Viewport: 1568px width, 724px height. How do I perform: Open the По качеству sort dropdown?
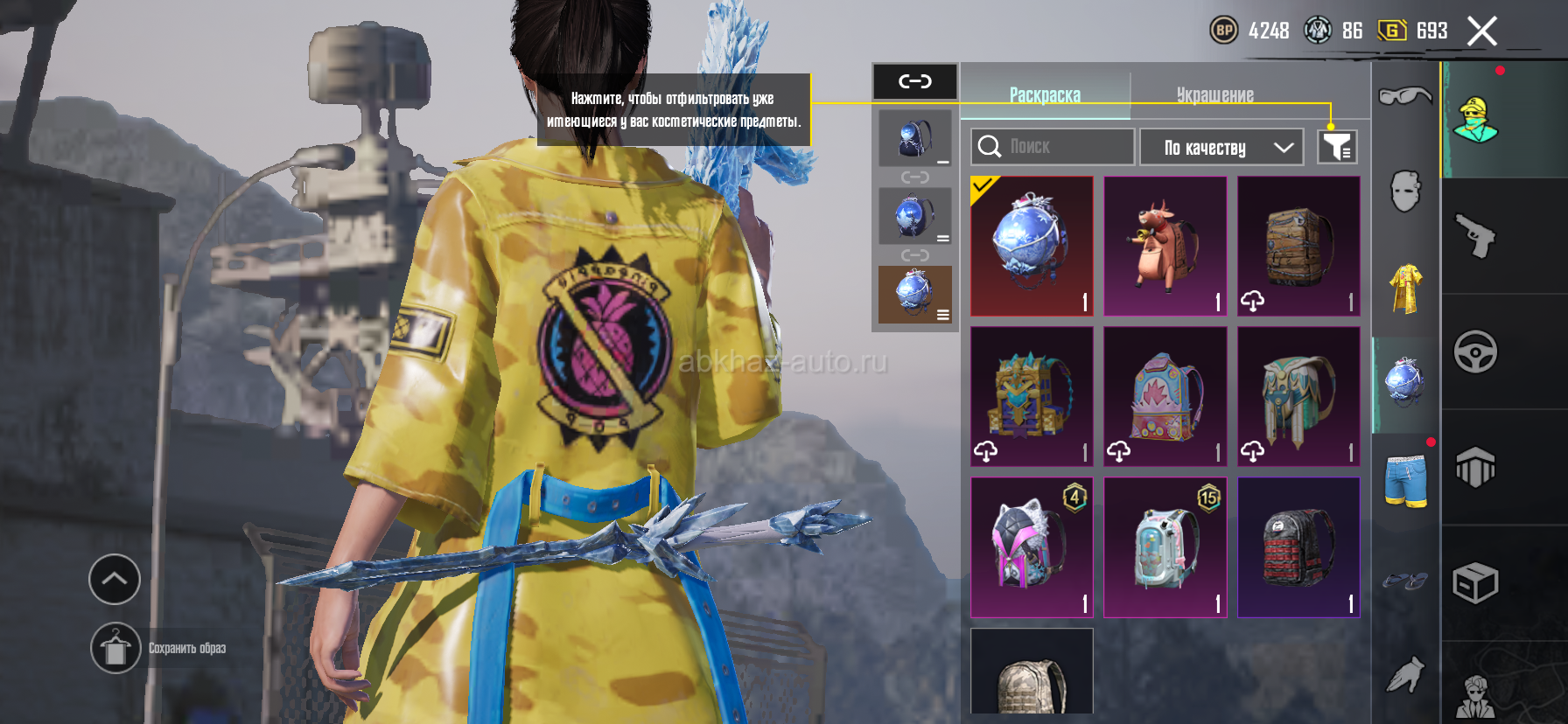pyautogui.click(x=1221, y=148)
